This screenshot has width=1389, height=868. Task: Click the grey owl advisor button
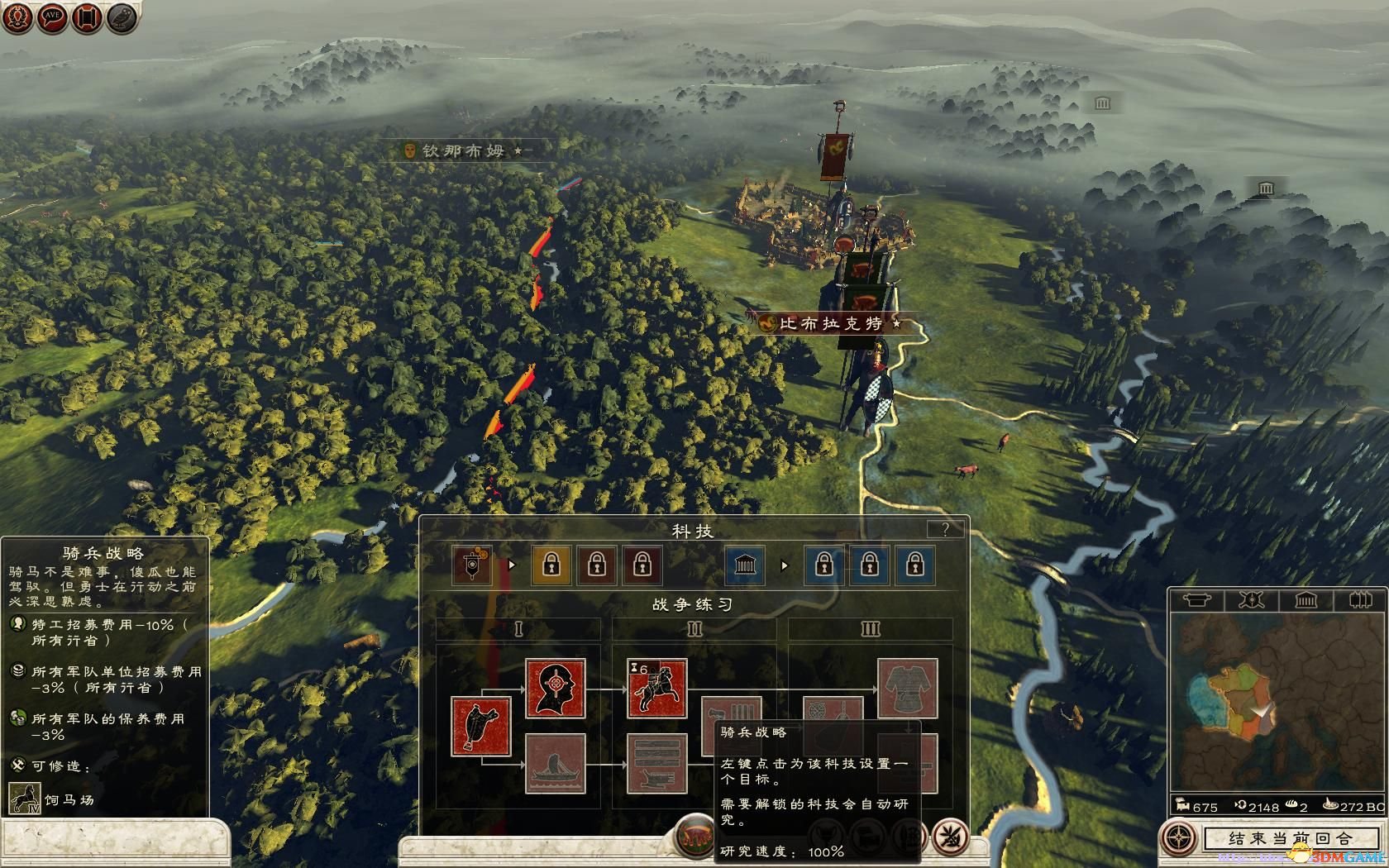click(x=122, y=18)
